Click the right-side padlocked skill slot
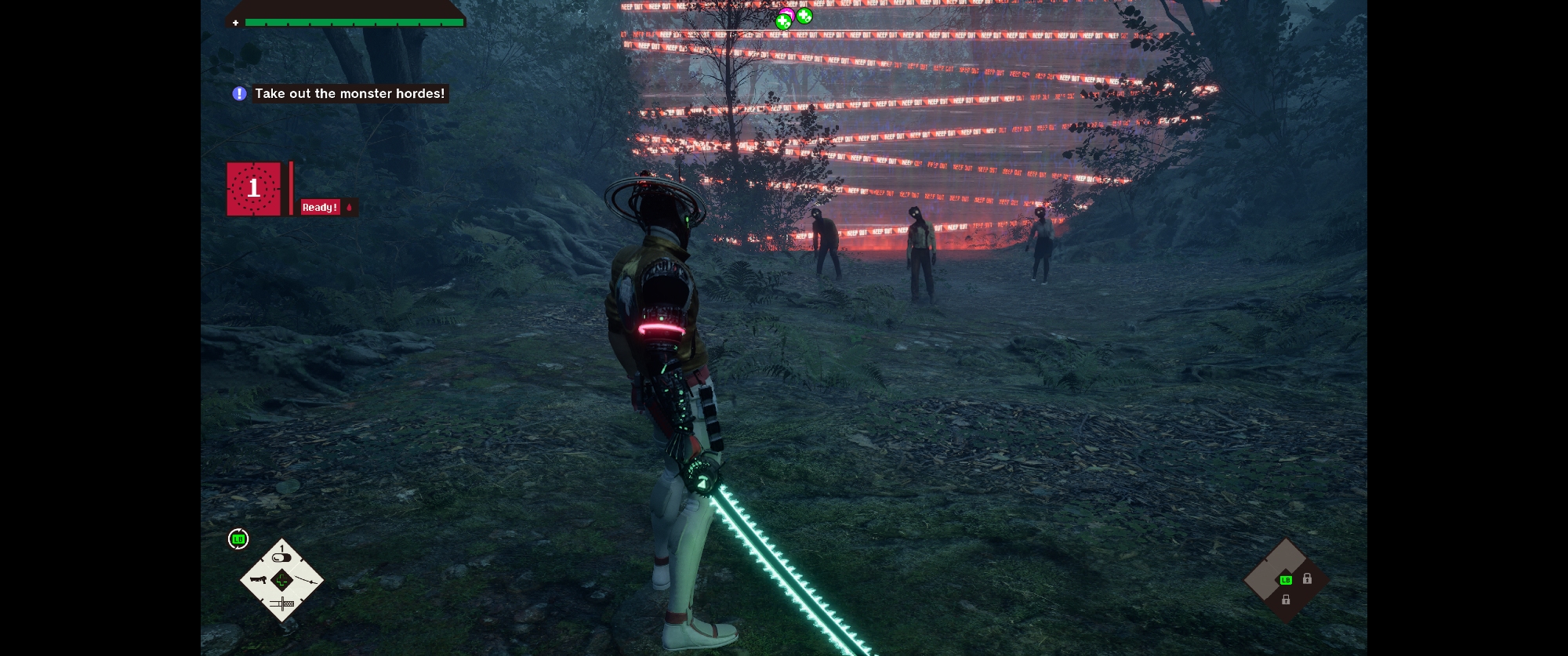 pyautogui.click(x=1307, y=579)
